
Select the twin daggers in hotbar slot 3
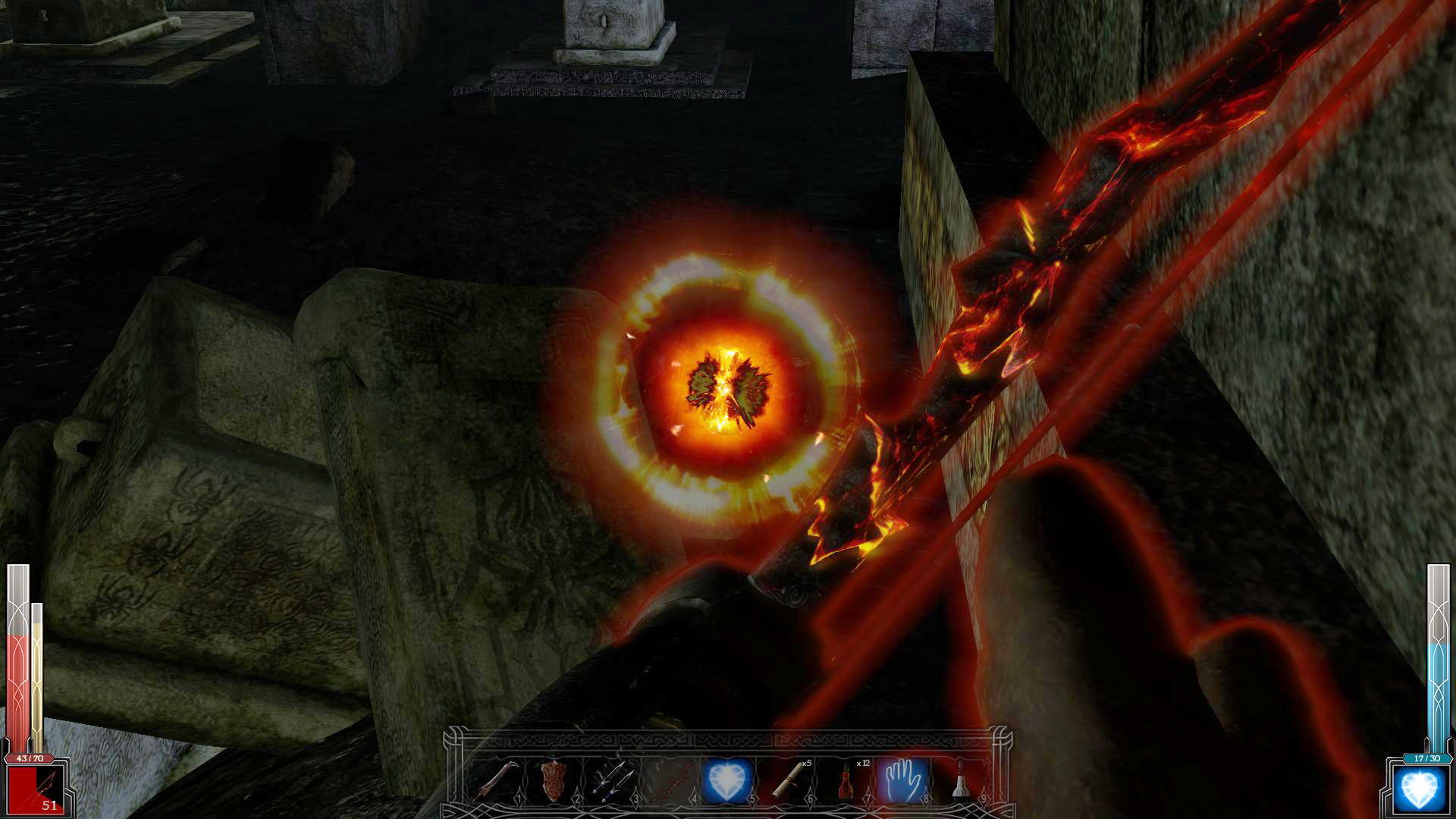pyautogui.click(x=613, y=780)
